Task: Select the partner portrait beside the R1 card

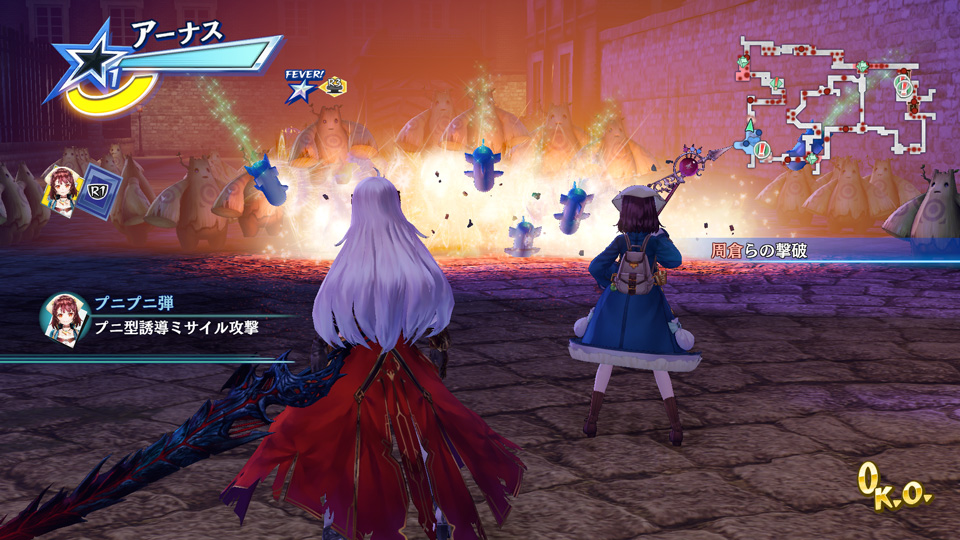Action: click(60, 187)
